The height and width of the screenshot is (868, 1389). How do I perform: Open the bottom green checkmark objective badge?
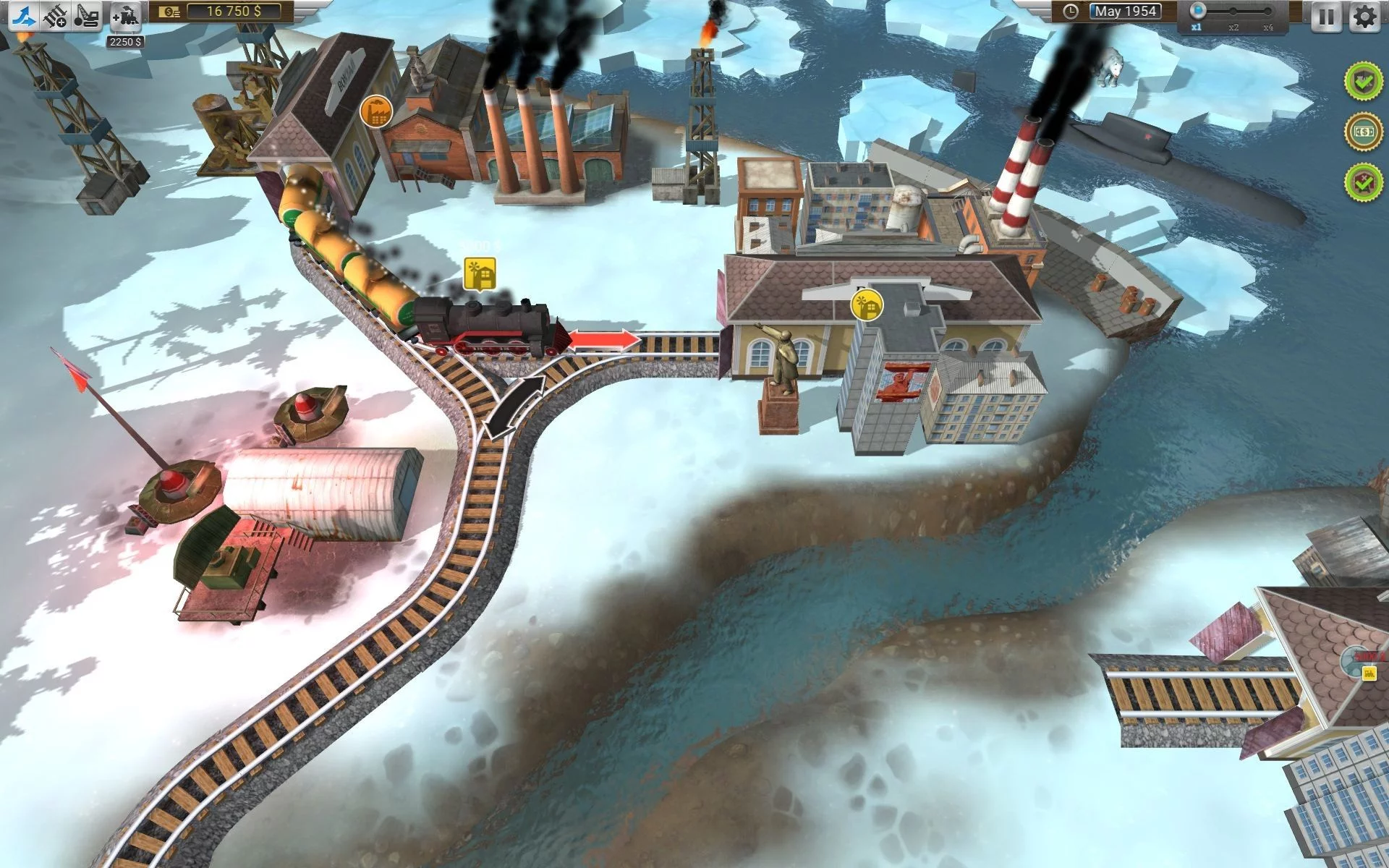[1363, 181]
